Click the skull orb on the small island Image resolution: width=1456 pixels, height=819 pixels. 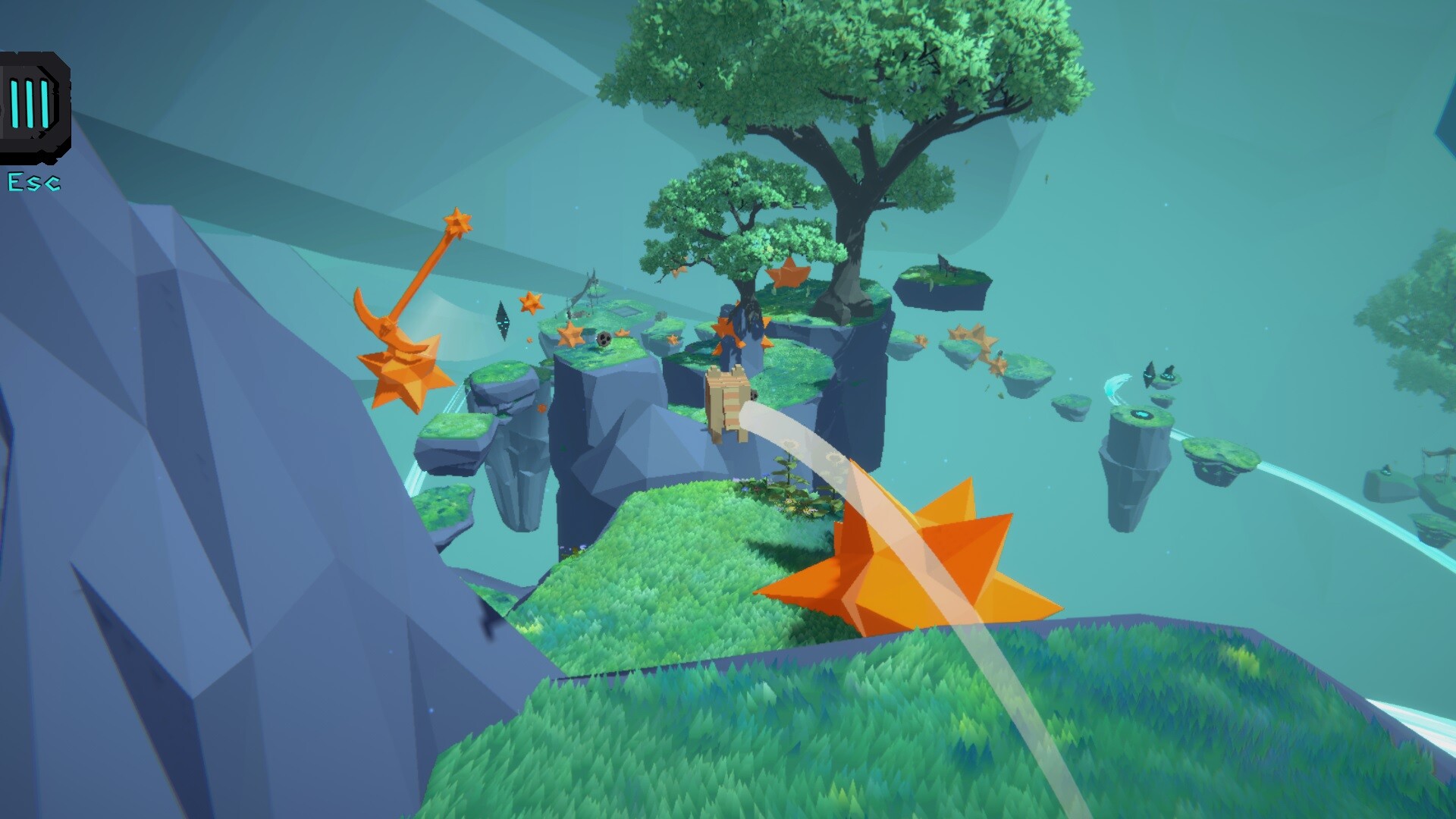[x=604, y=340]
